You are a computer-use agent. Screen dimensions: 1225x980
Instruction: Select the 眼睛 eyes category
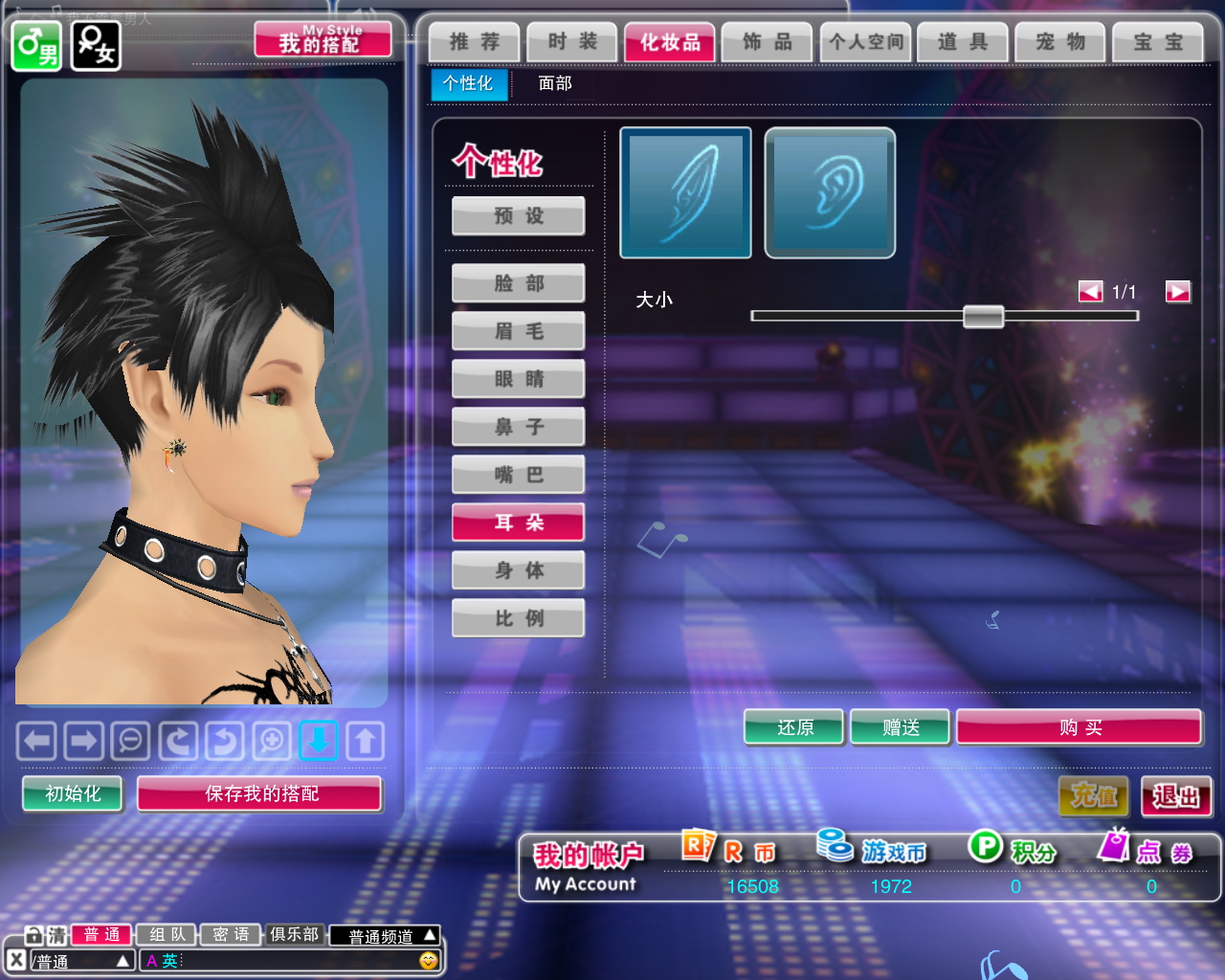(x=519, y=379)
